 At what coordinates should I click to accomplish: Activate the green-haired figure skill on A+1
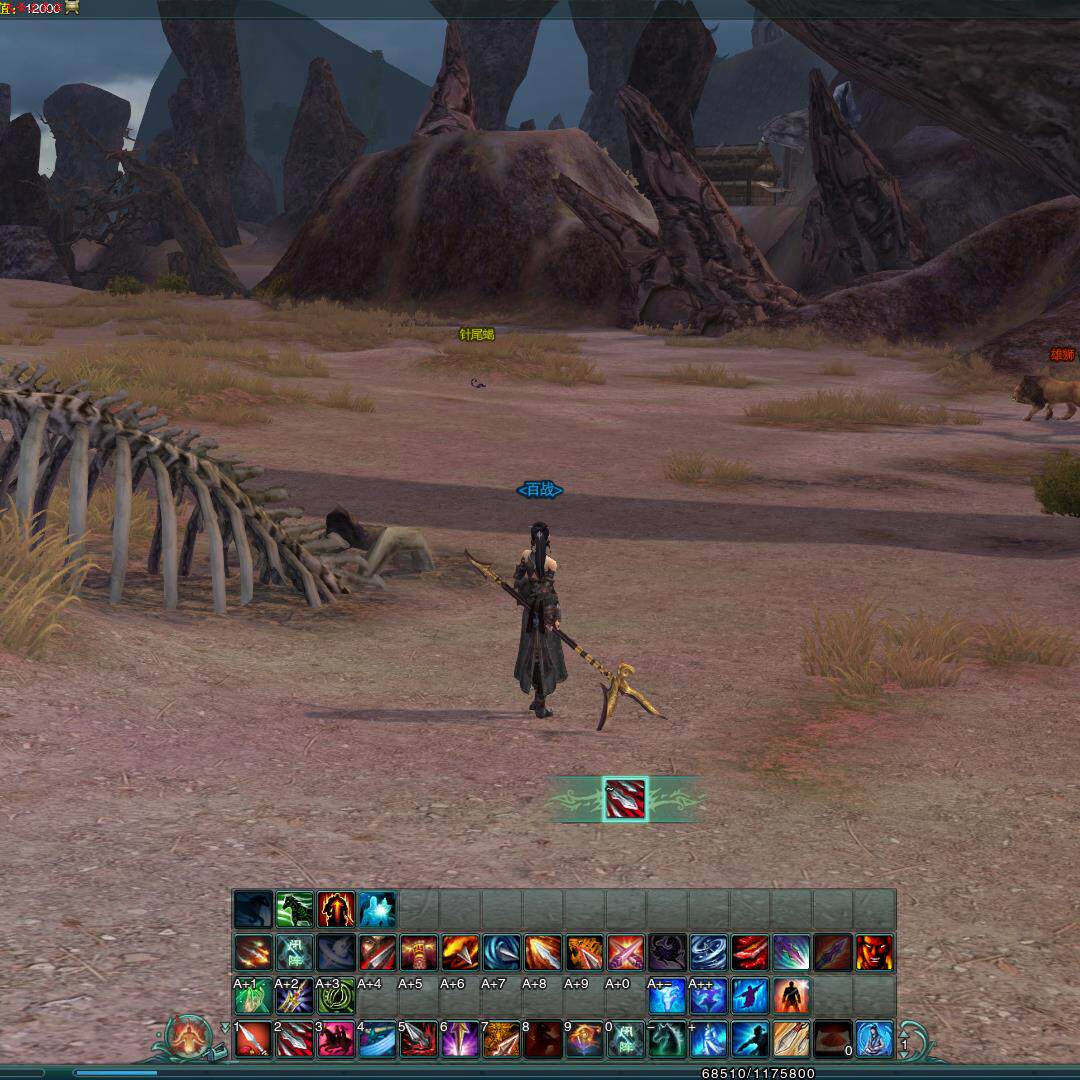[x=253, y=996]
